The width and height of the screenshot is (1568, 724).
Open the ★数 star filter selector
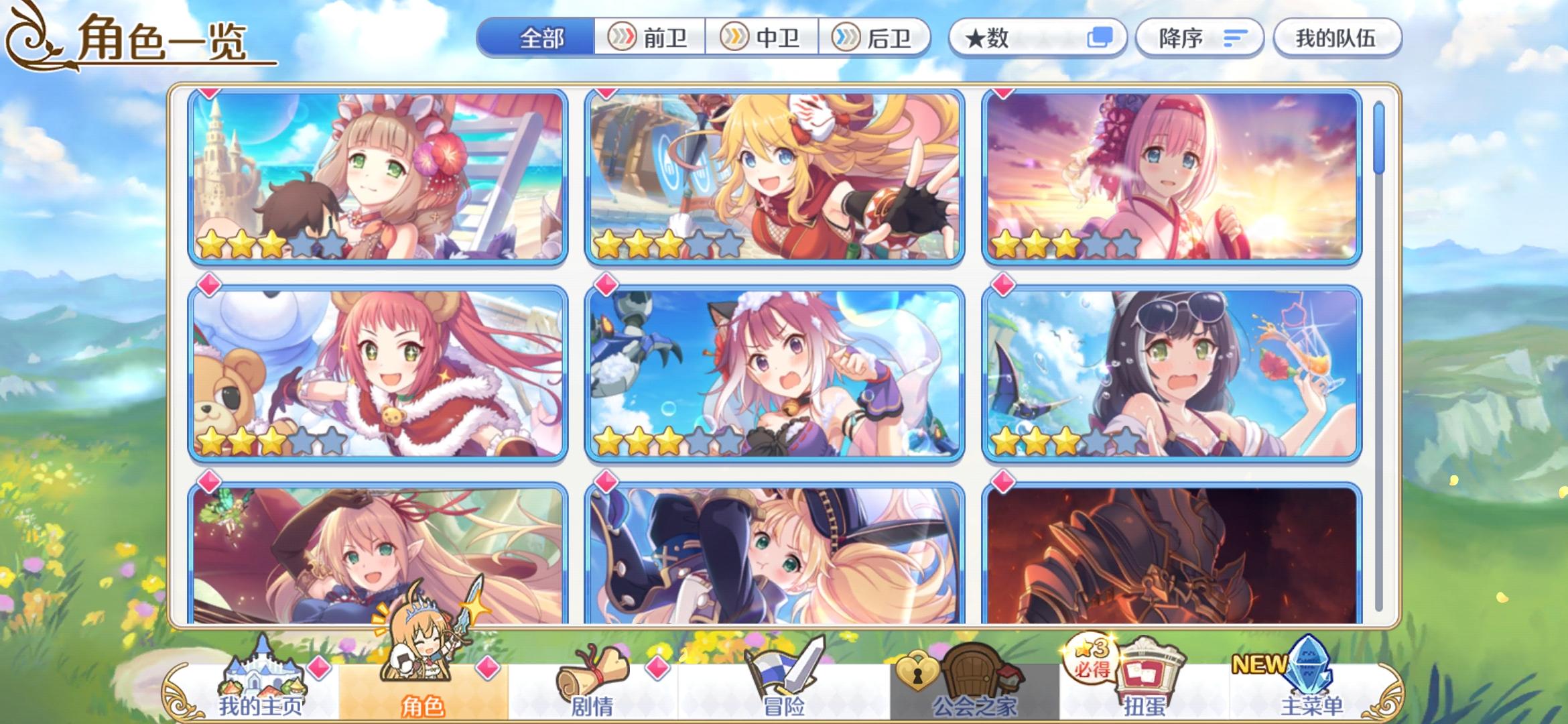pyautogui.click(x=1037, y=38)
